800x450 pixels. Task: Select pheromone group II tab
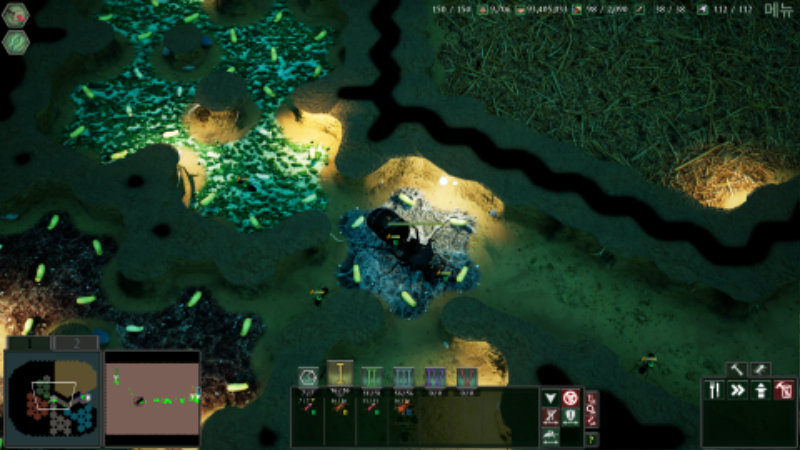click(372, 376)
